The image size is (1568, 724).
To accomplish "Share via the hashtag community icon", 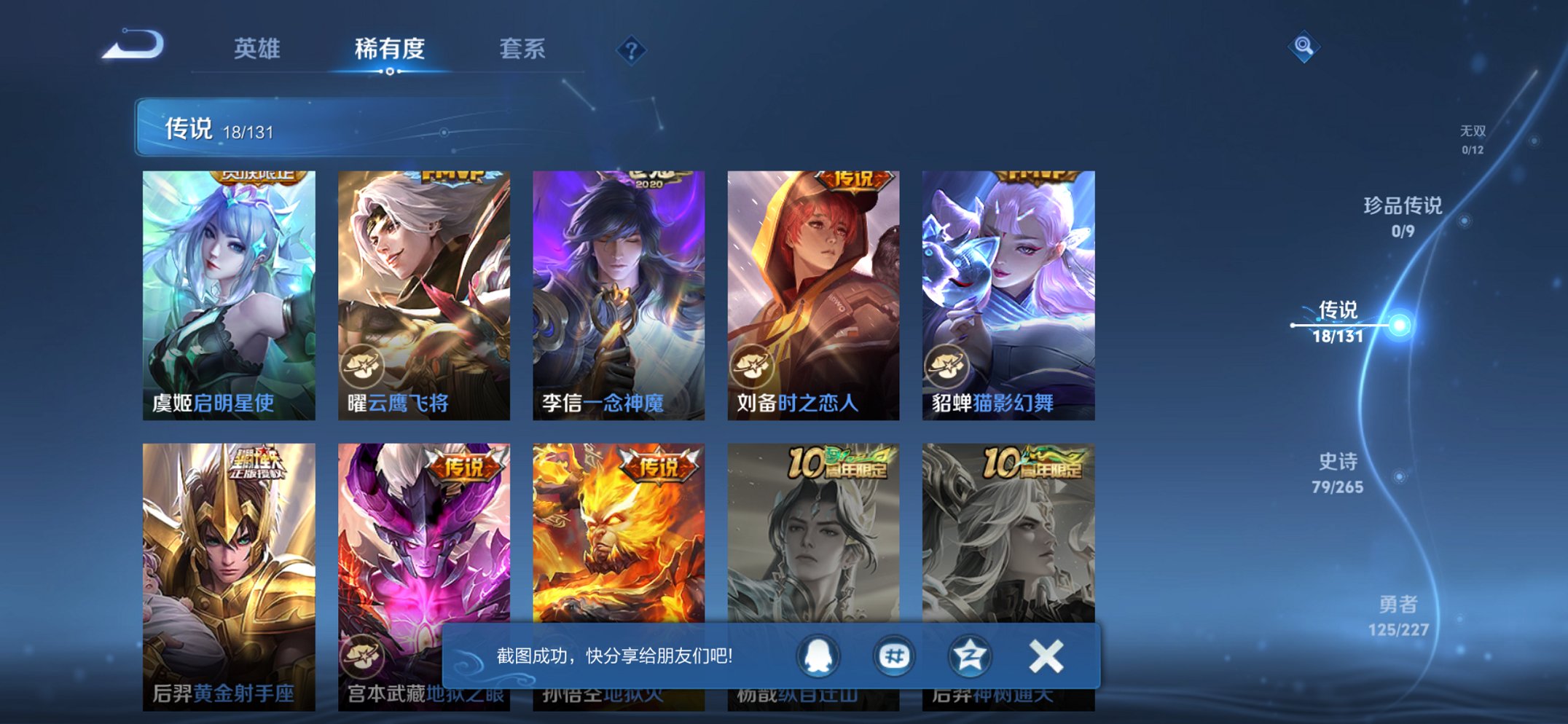I will coord(894,656).
